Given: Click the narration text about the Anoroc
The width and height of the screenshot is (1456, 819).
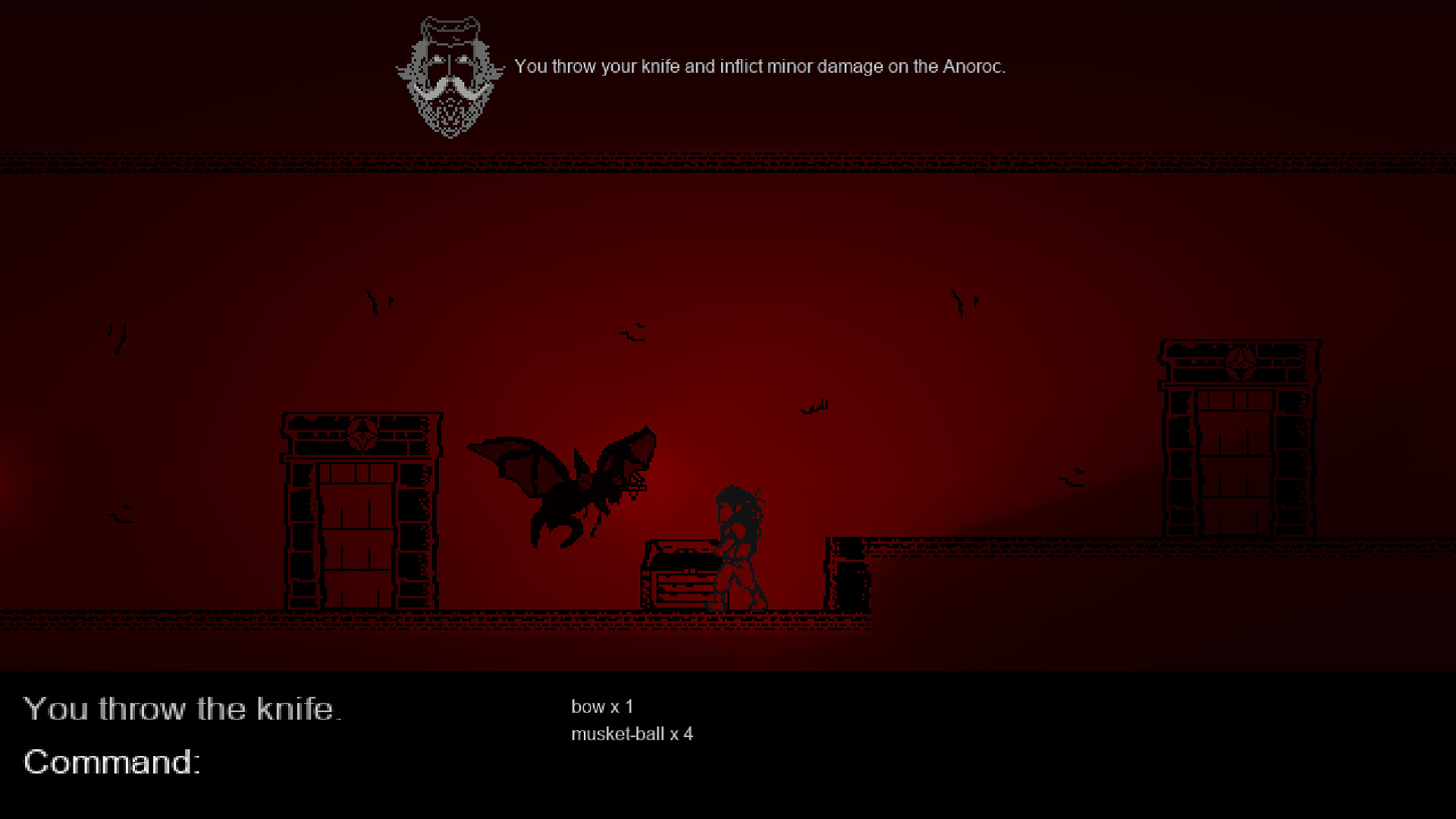Looking at the screenshot, I should [761, 66].
